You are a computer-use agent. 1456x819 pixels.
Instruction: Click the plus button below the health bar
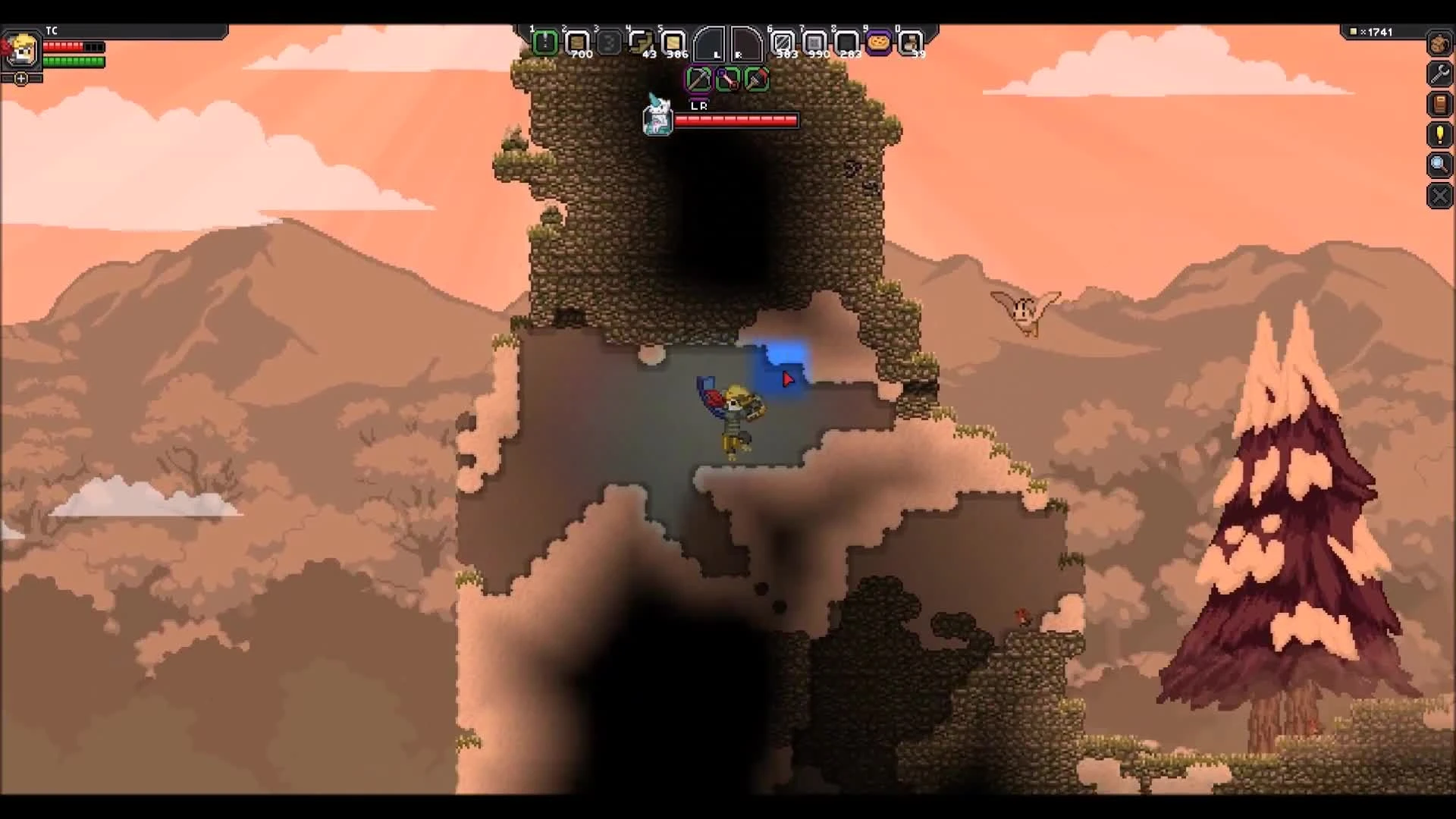pos(20,78)
